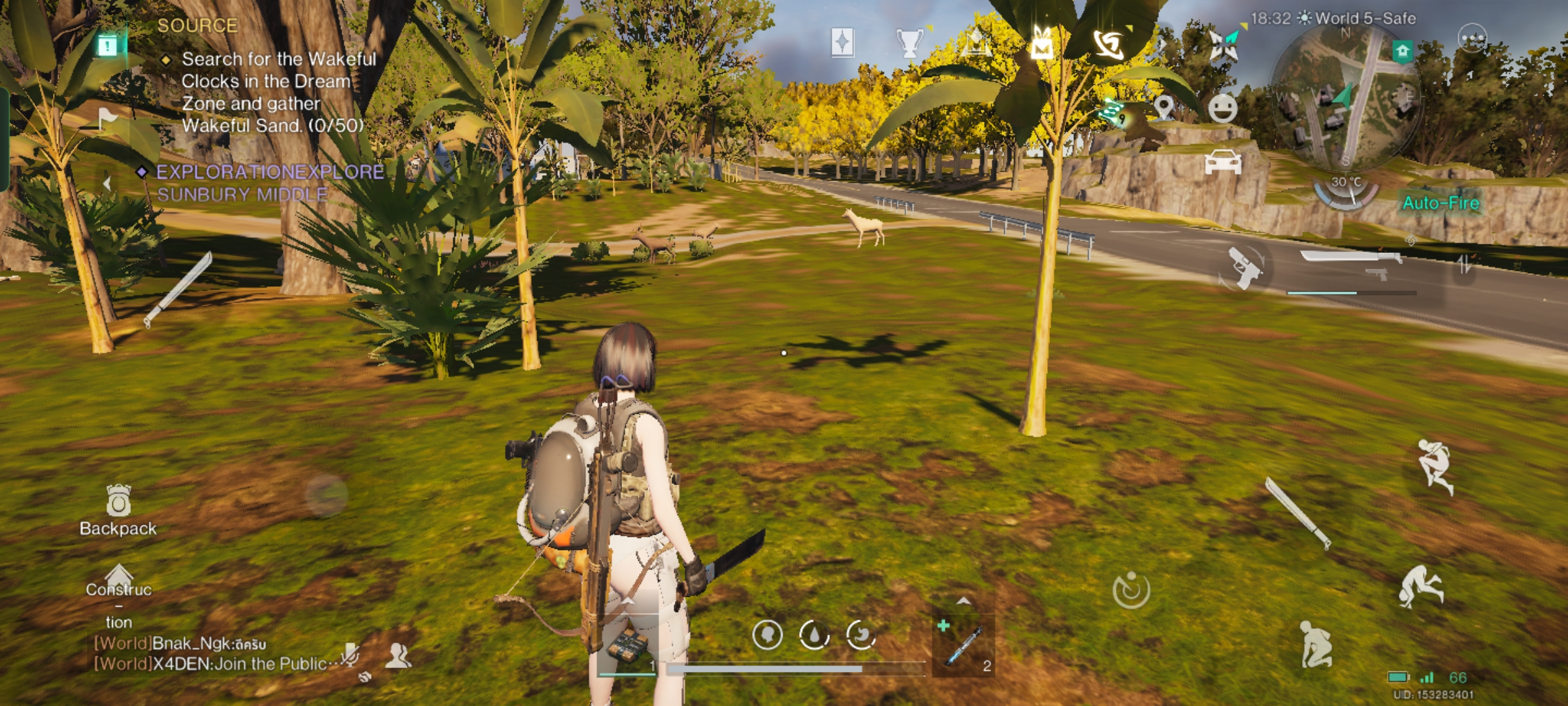The height and width of the screenshot is (706, 1568).
Task: Tap the machete melee attack button
Action: point(1298,513)
